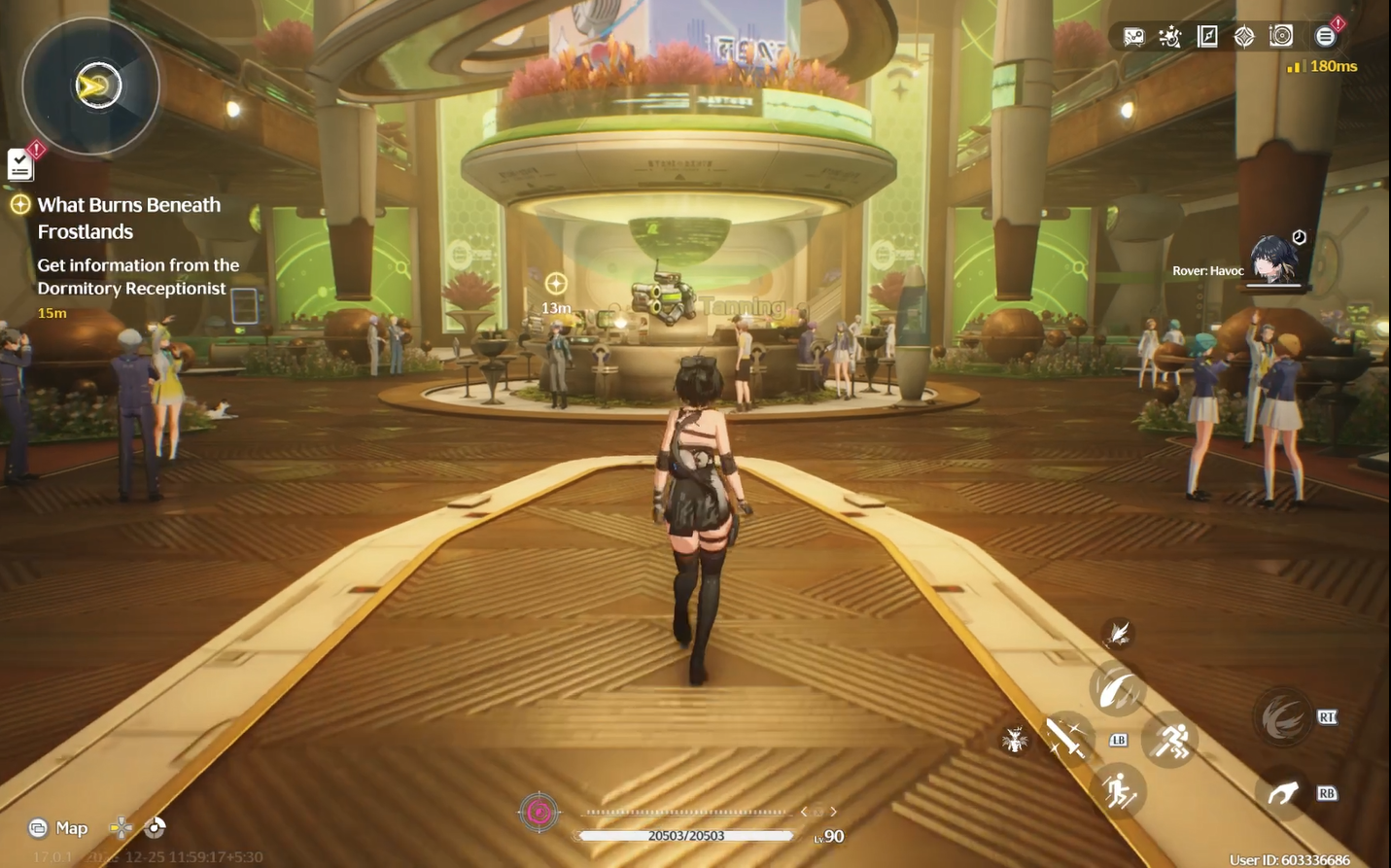Click the pink target lock-on icon
The image size is (1391, 868).
(x=539, y=812)
